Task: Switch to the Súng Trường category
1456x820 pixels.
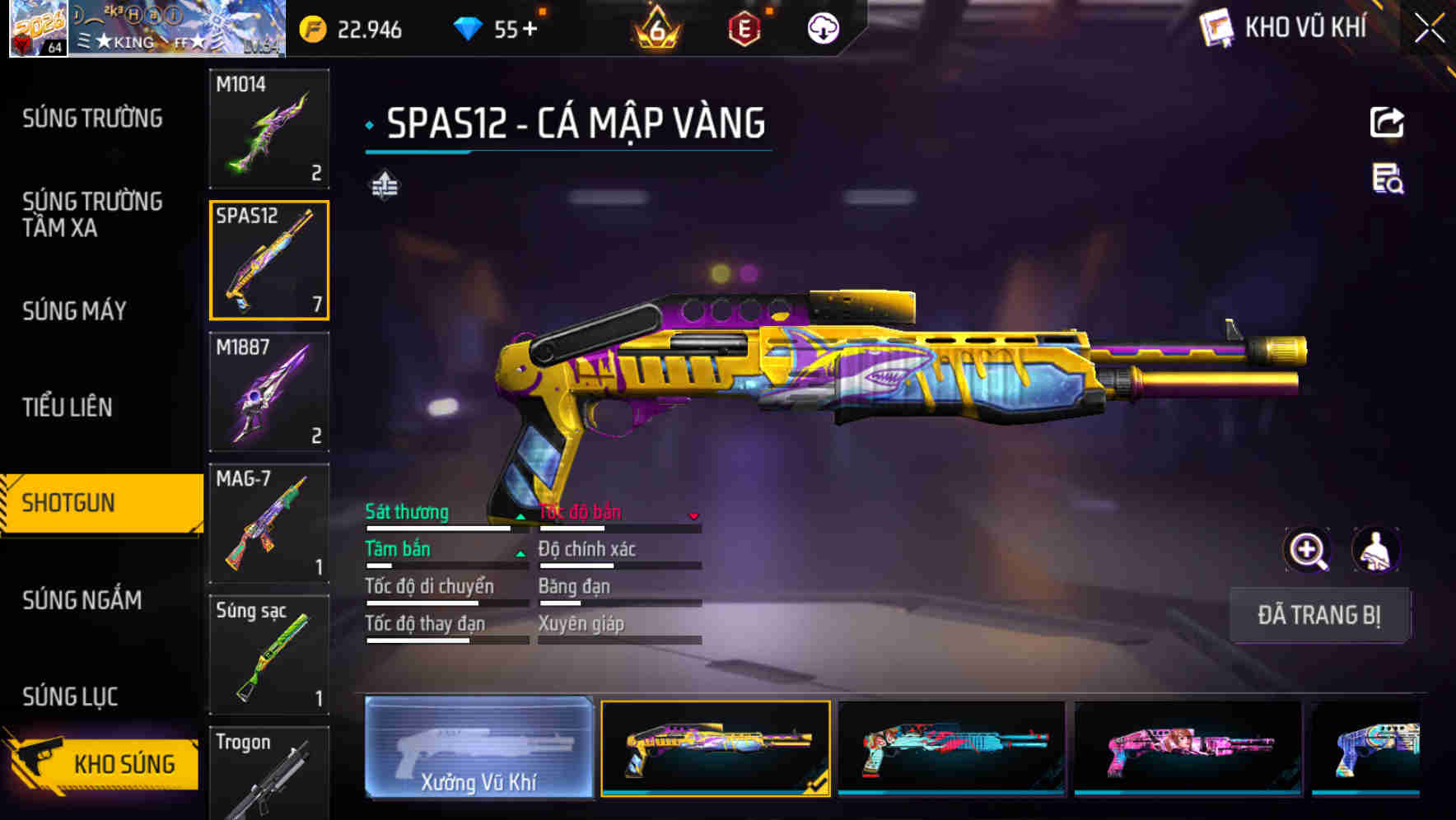Action: [x=92, y=119]
